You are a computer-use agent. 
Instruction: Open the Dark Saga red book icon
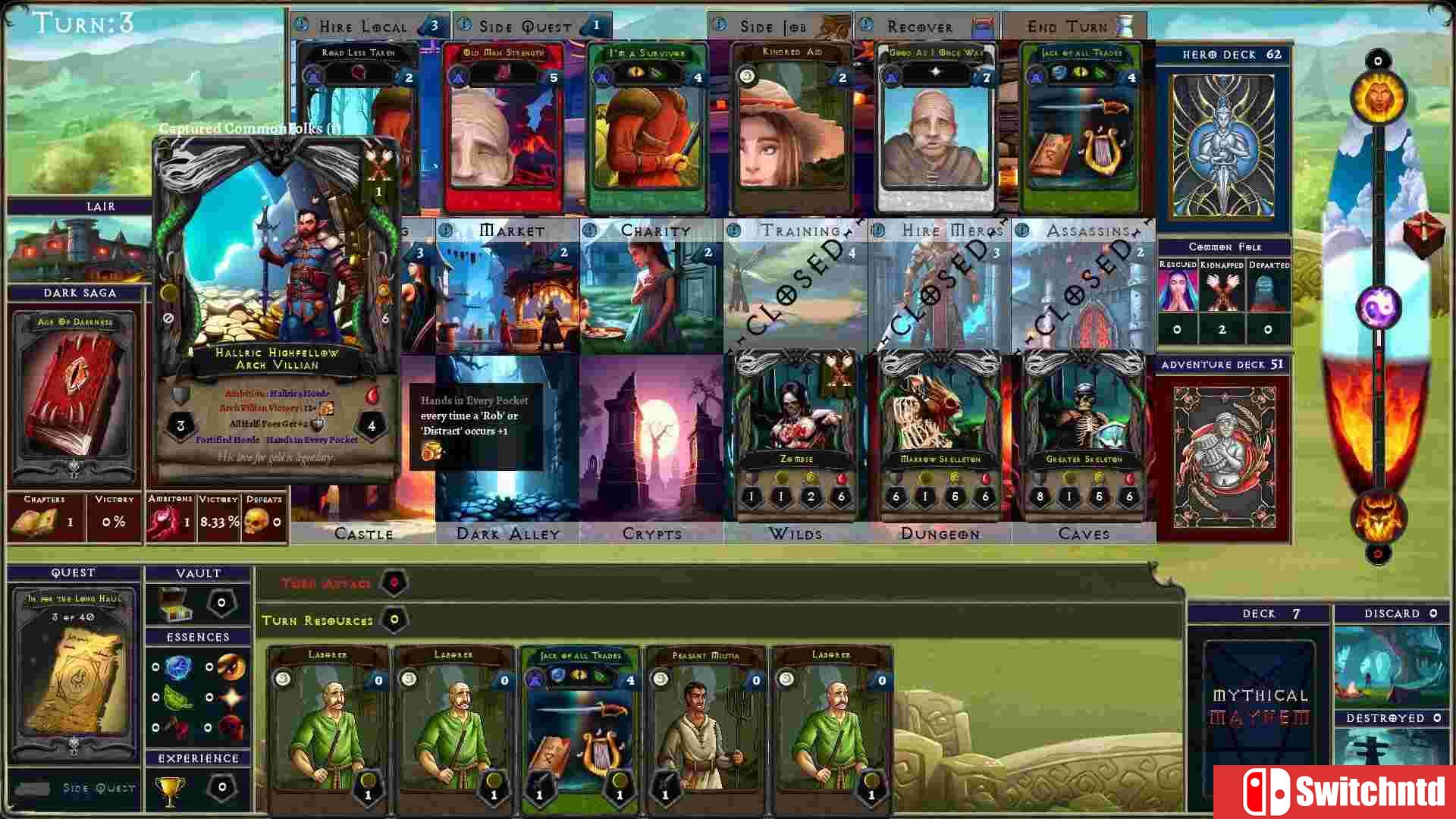tap(74, 394)
